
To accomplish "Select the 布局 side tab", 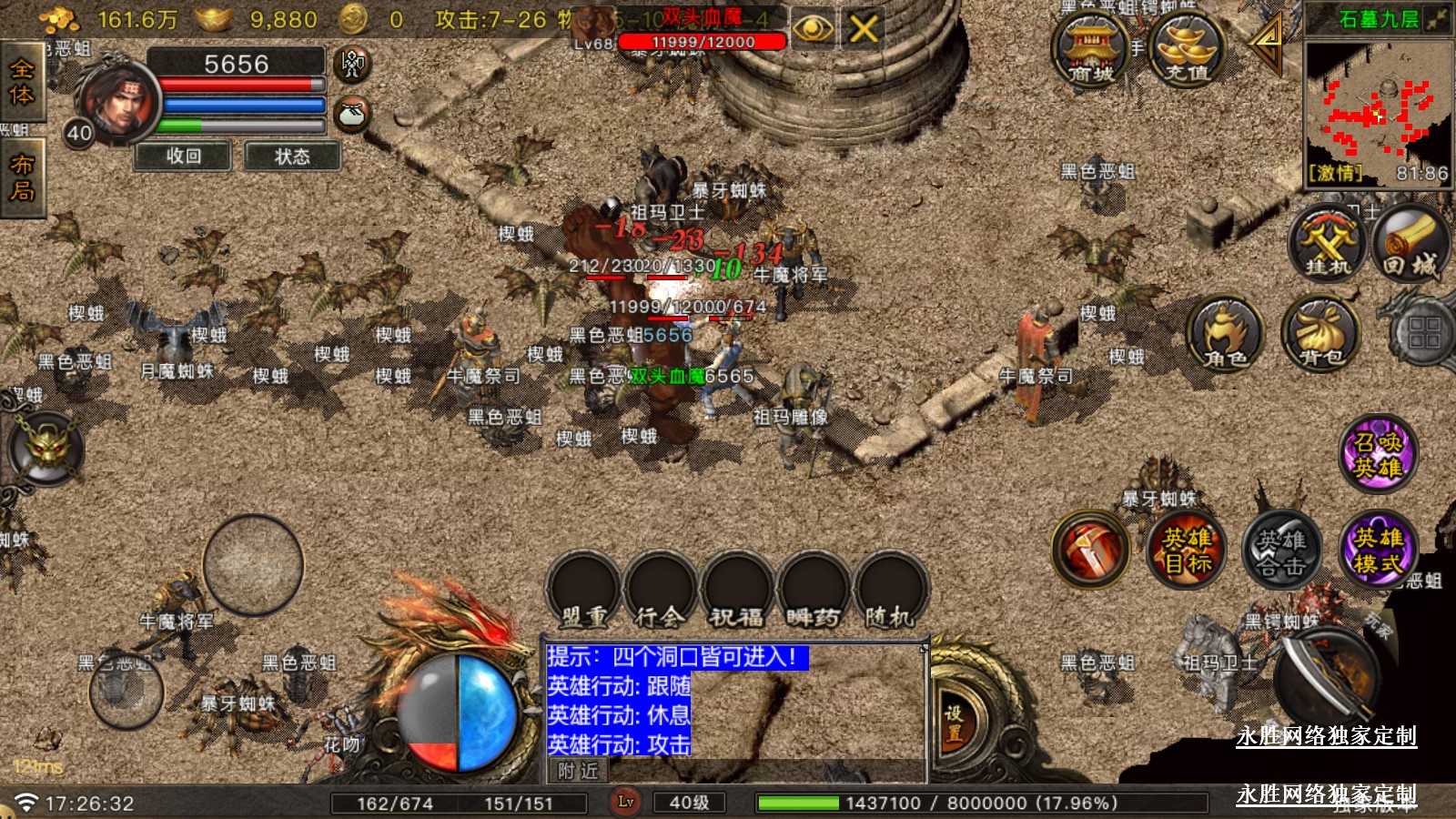I will pos(21,177).
